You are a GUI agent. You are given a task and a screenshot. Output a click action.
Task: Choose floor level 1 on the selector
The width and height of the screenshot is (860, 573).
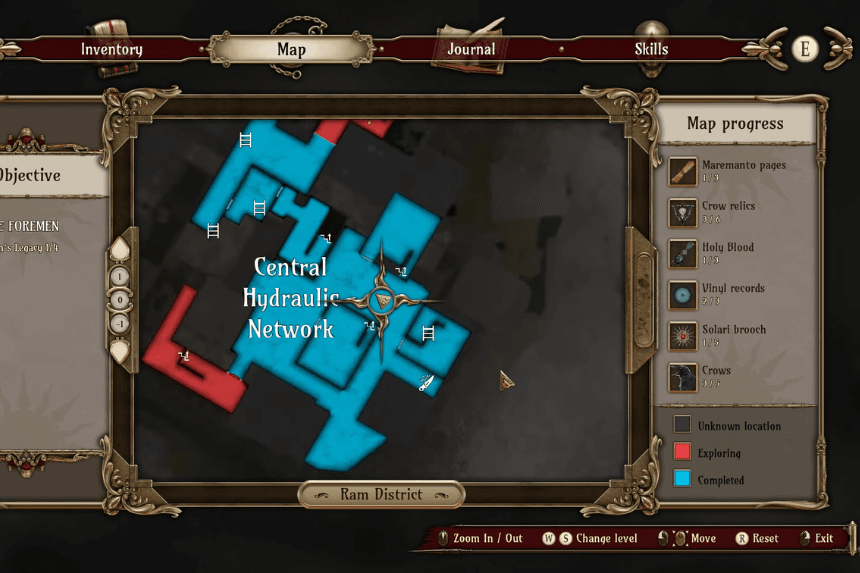pyautogui.click(x=119, y=277)
